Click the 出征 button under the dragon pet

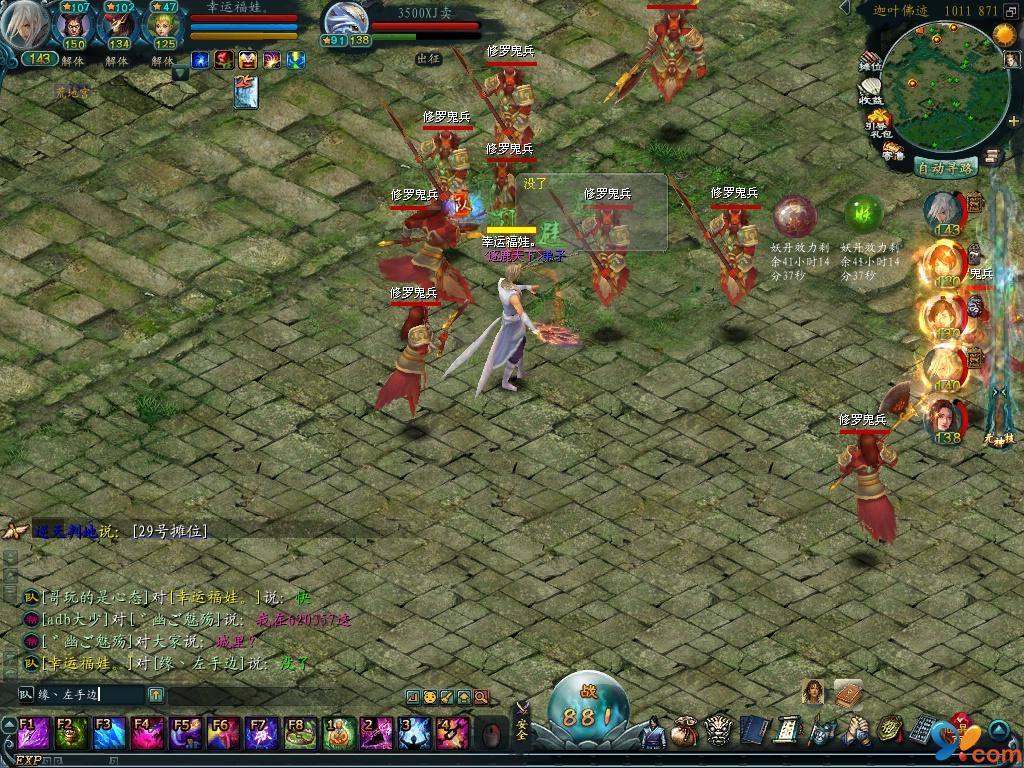[x=428, y=59]
